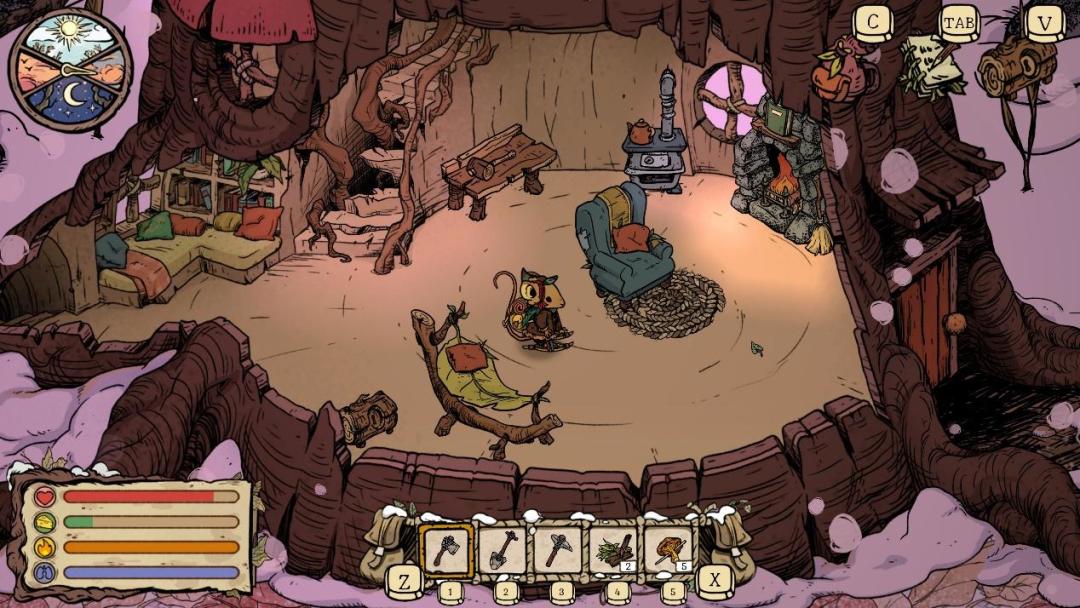Select the stone axe hotbar slot
Image resolution: width=1080 pixels, height=608 pixels.
(446, 550)
